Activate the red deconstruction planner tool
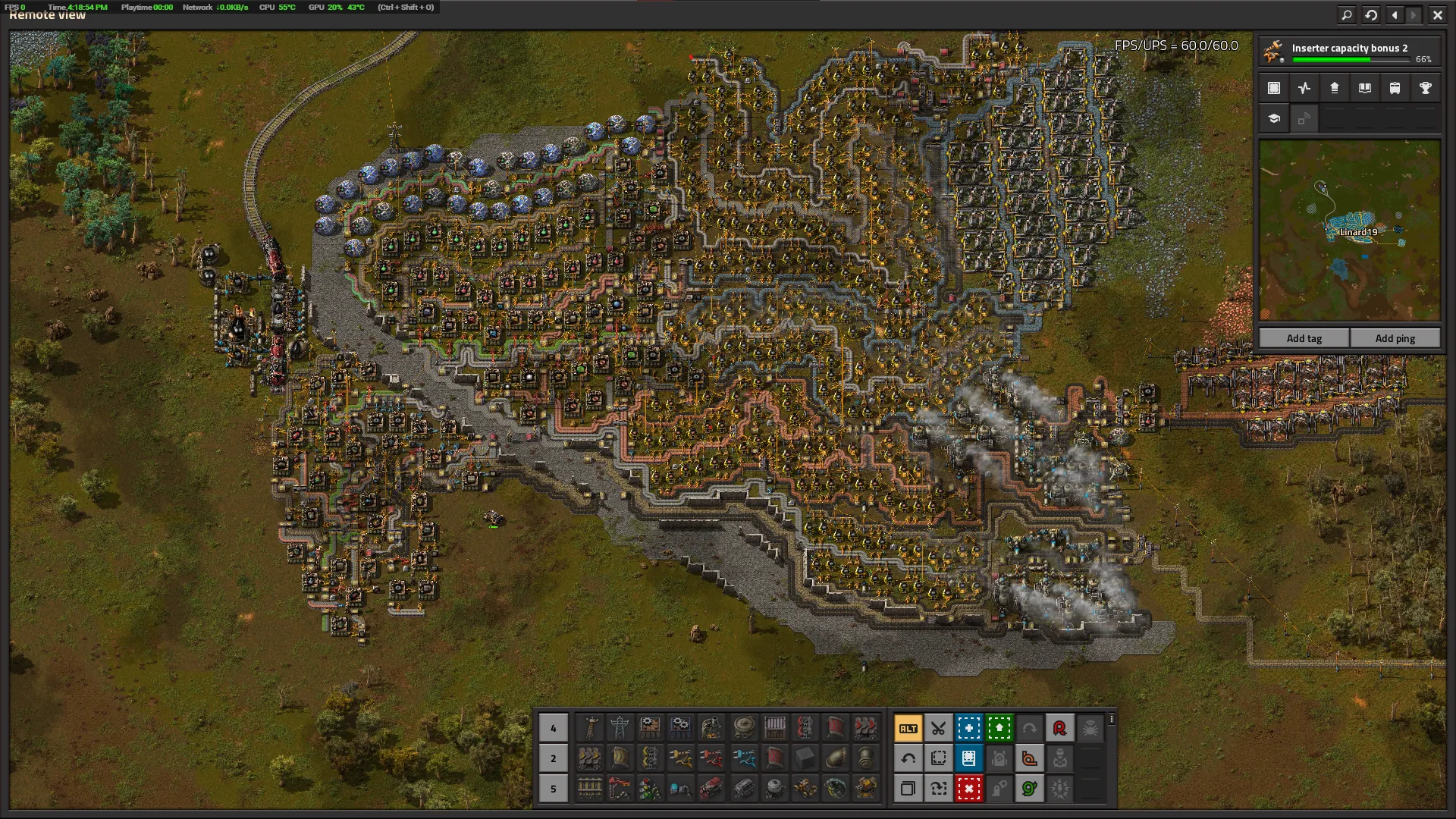 [x=968, y=789]
